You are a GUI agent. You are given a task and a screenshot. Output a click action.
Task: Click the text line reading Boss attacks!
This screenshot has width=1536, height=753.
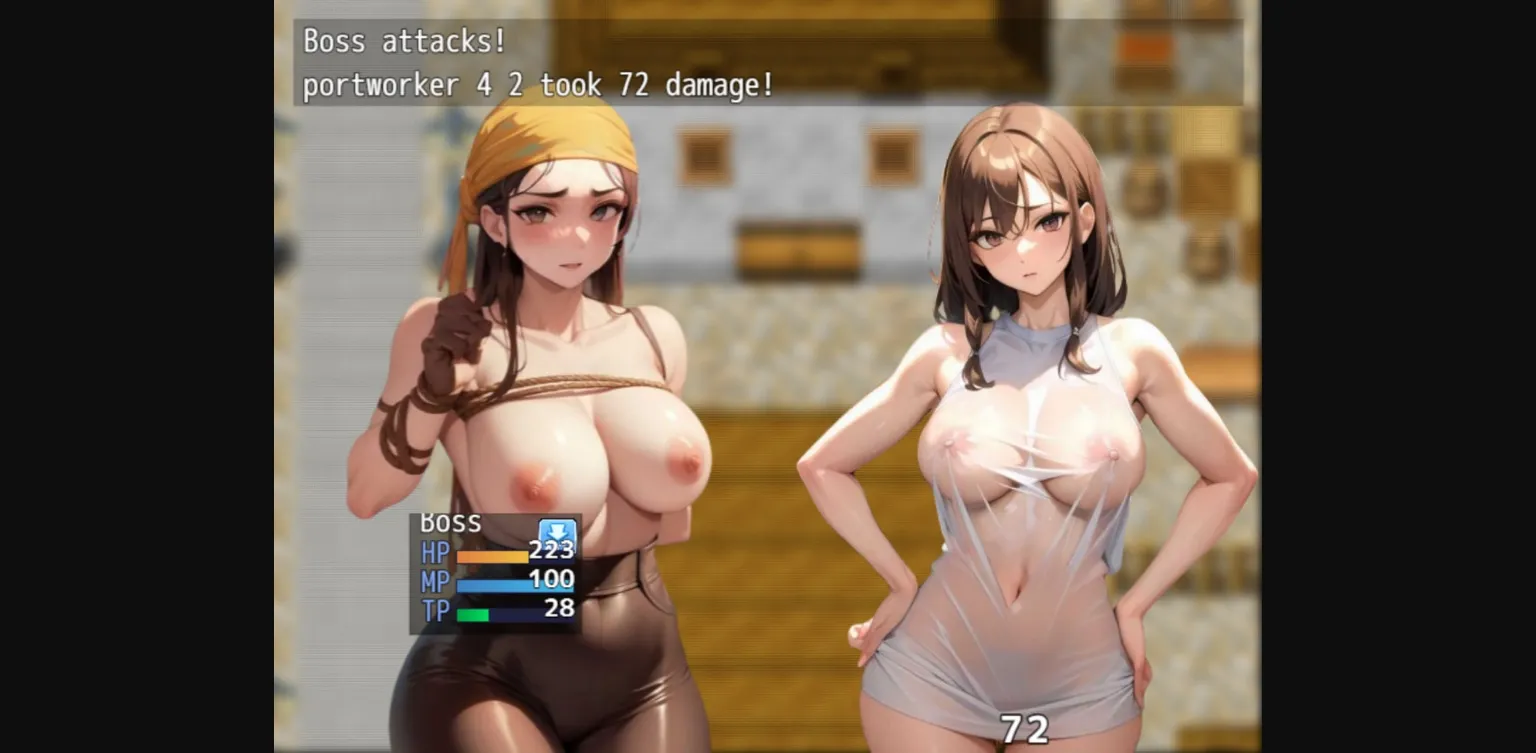402,42
